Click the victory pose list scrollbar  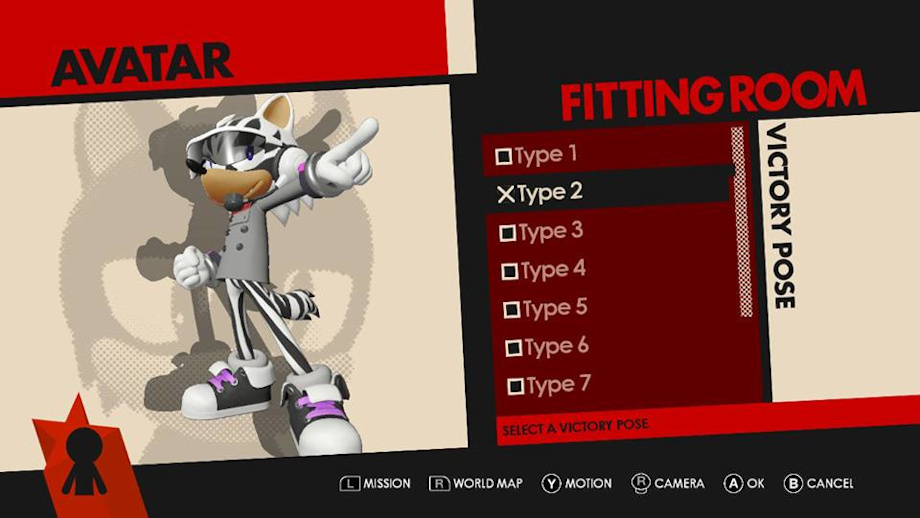point(740,220)
